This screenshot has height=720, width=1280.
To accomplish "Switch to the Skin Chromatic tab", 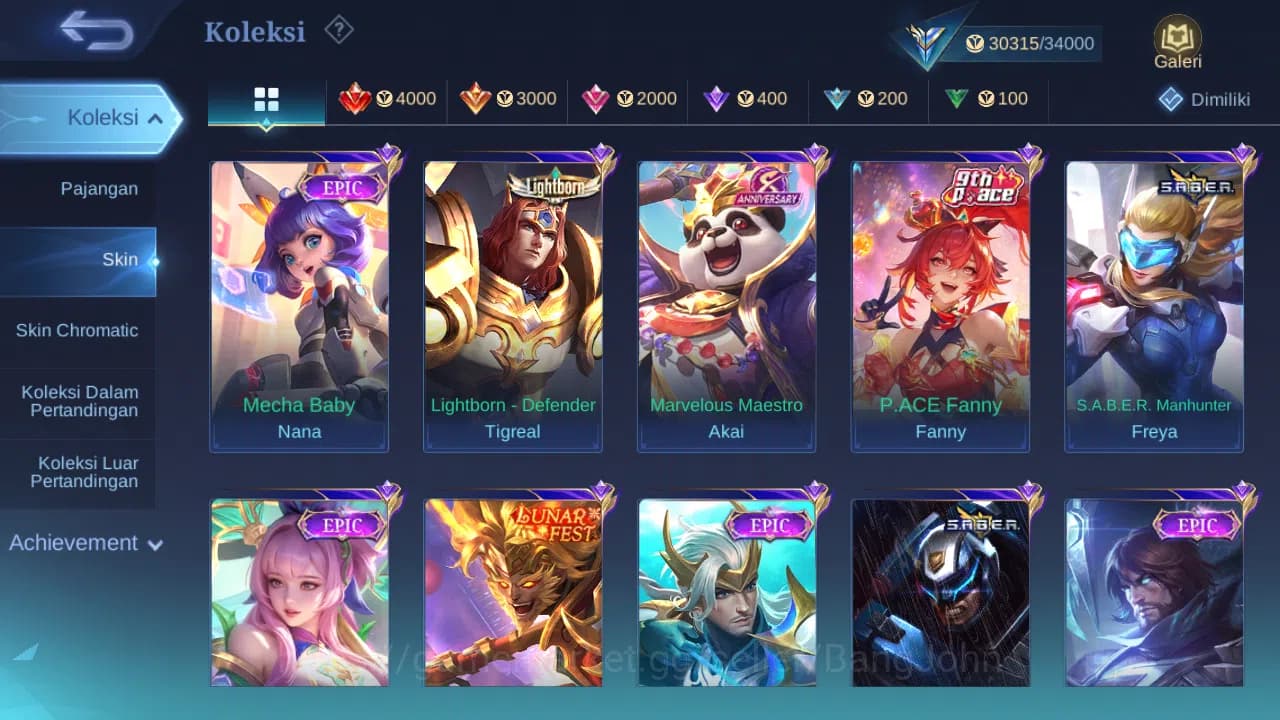I will [78, 330].
